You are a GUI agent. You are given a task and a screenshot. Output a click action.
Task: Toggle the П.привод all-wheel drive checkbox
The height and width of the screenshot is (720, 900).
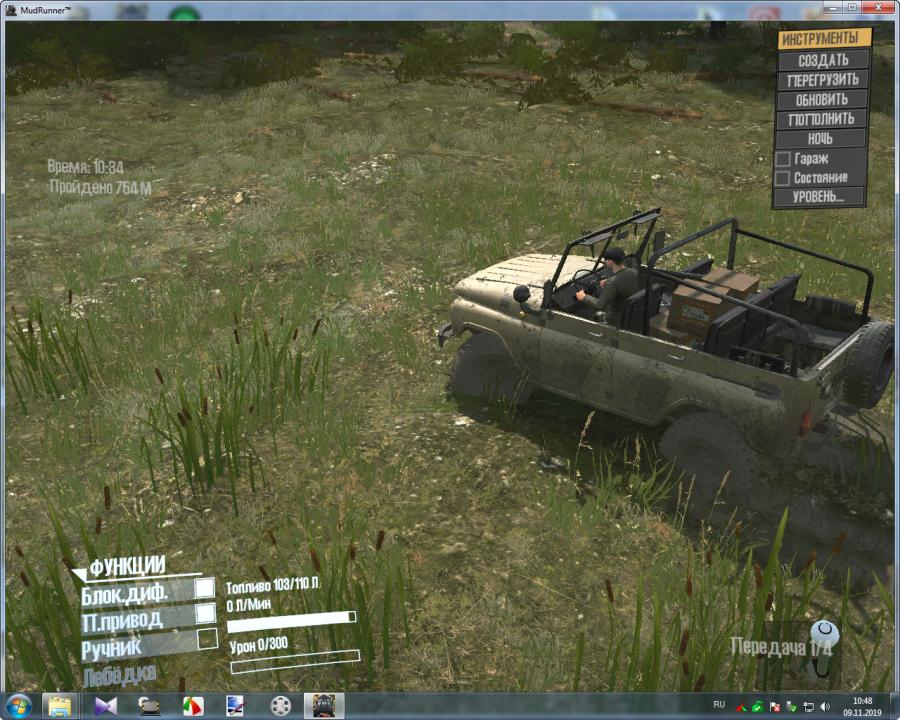[x=205, y=613]
